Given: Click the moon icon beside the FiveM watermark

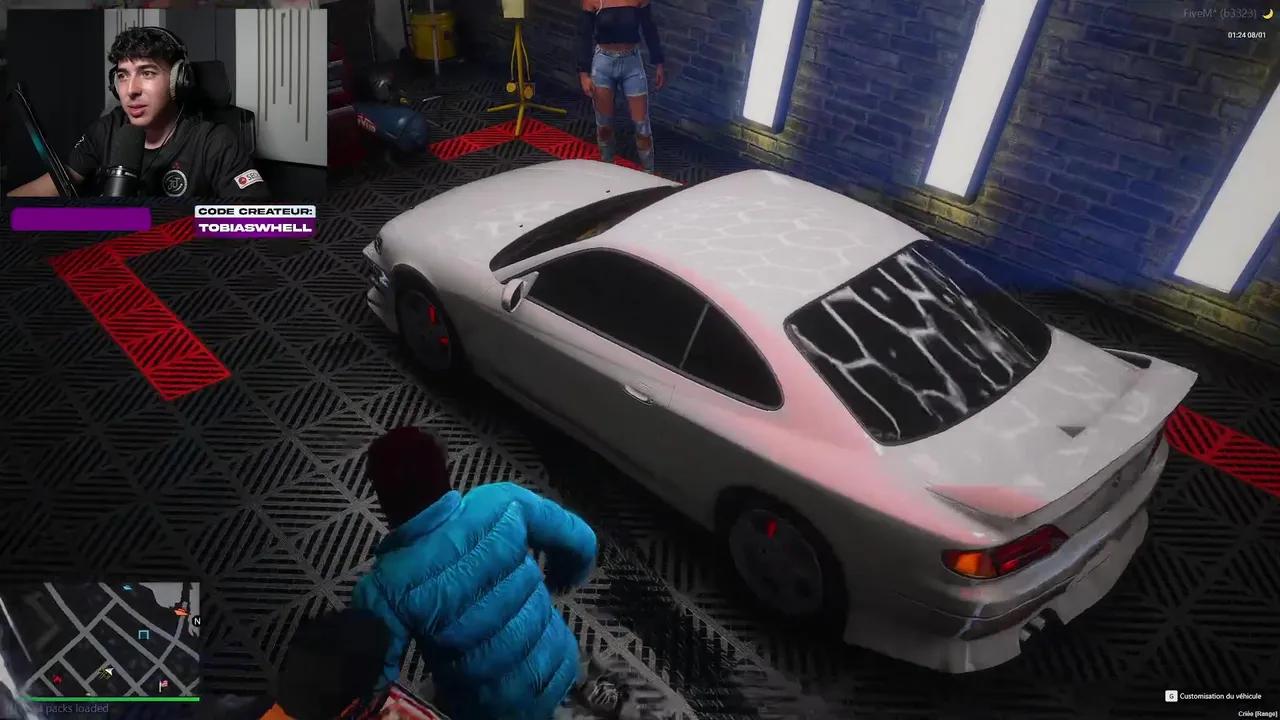Looking at the screenshot, I should [1267, 14].
